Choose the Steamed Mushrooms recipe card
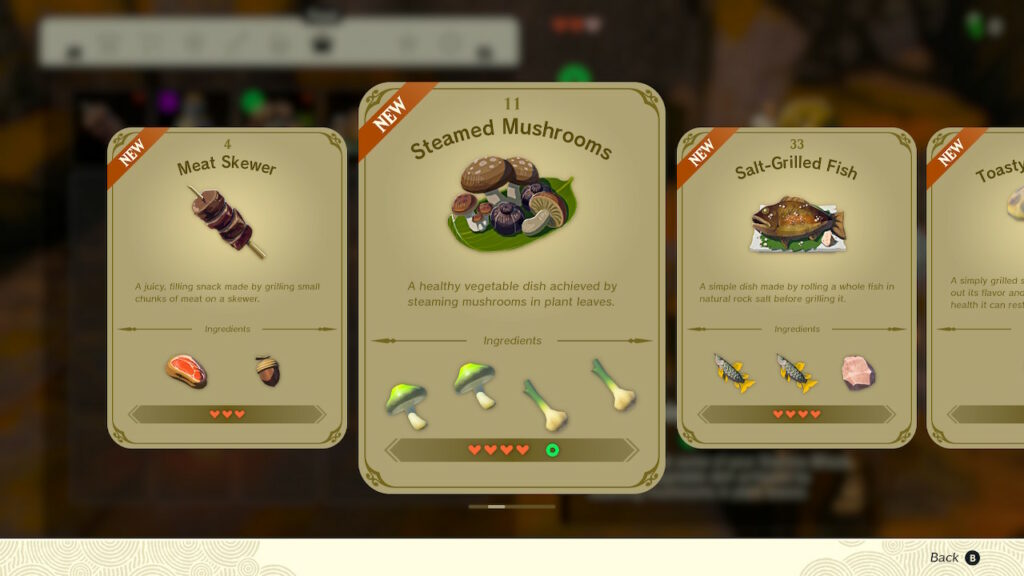 [511, 287]
